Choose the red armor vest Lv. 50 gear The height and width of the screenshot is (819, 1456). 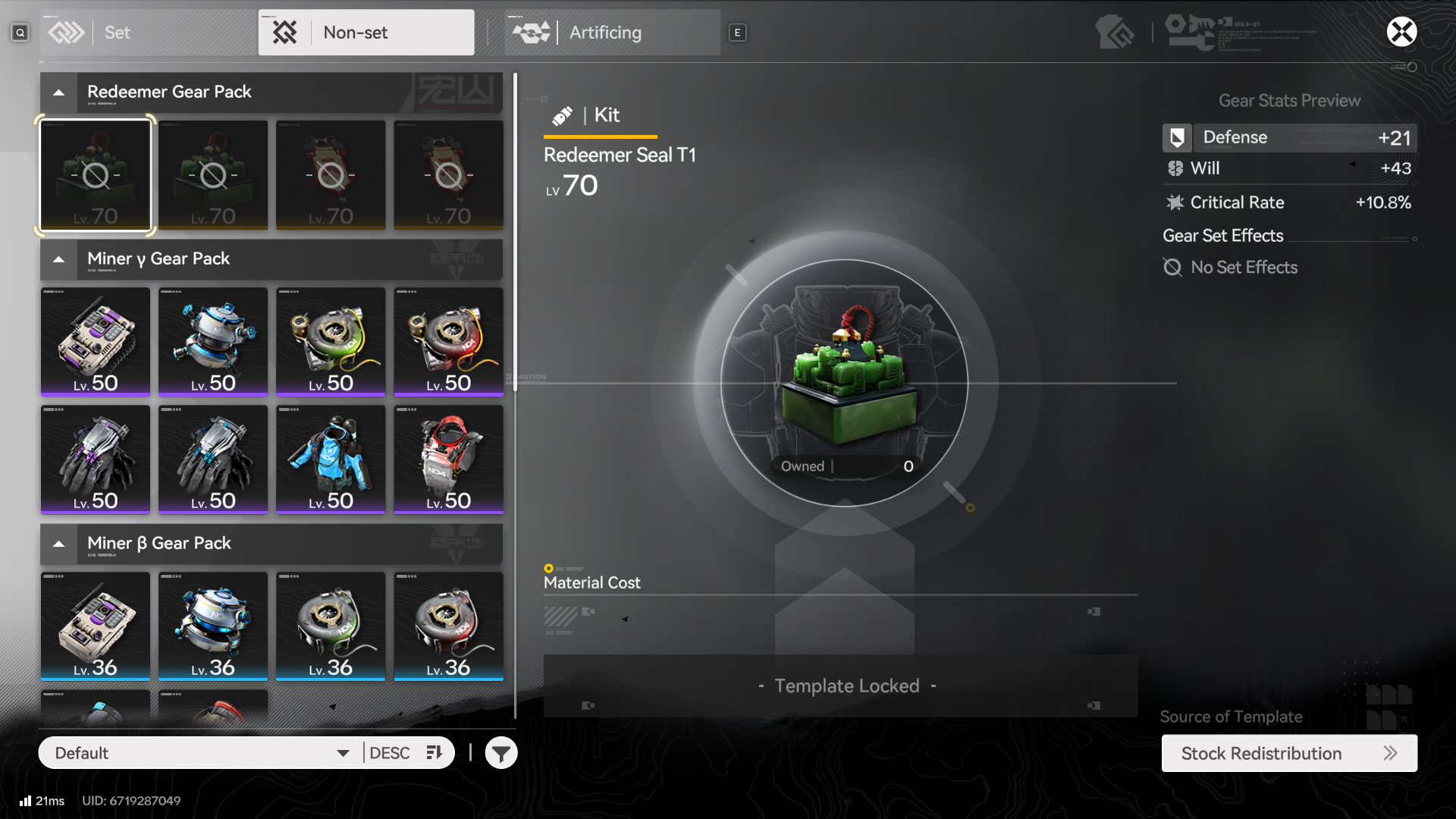tap(448, 460)
